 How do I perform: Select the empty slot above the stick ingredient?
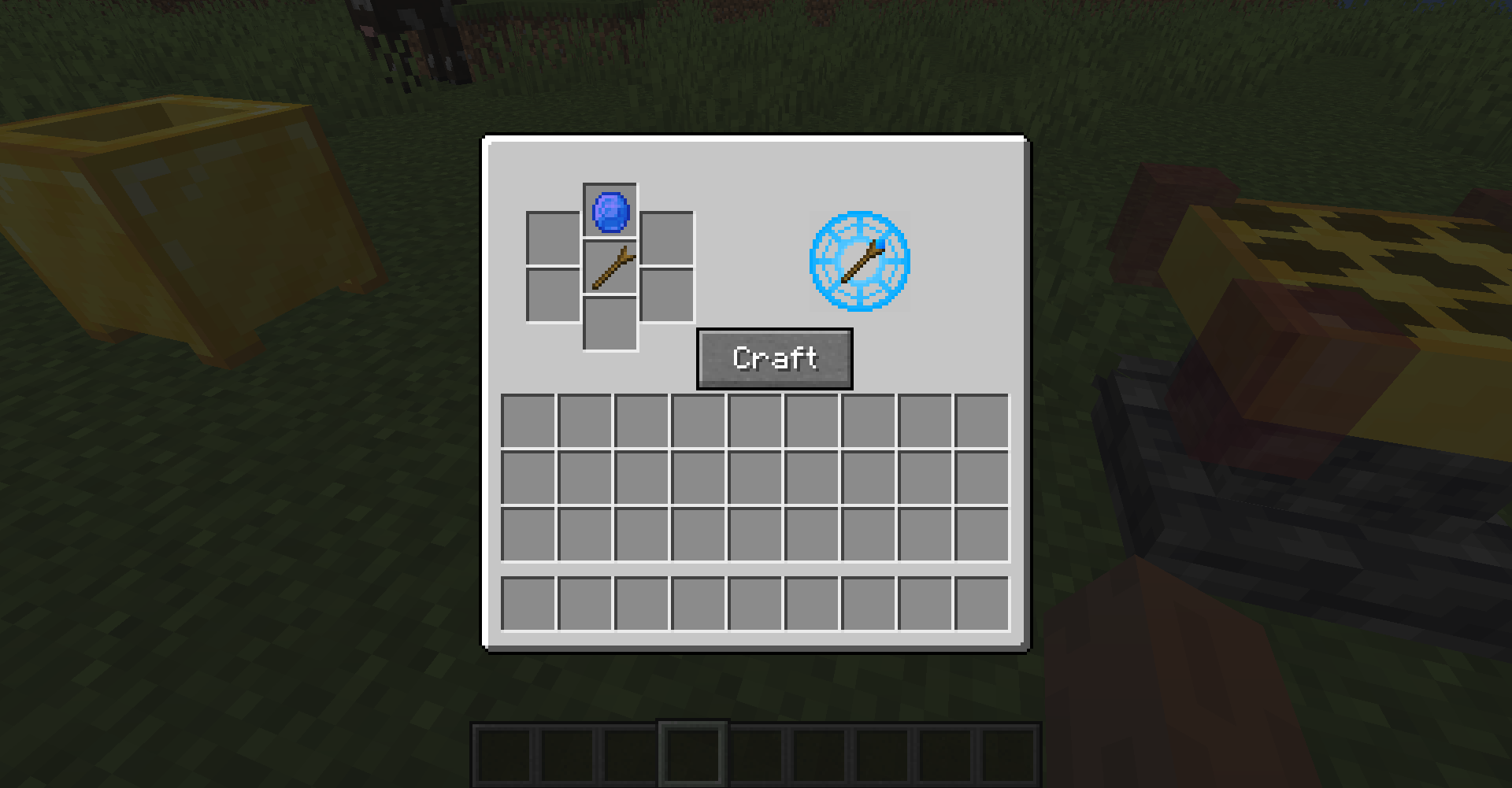click(x=610, y=209)
